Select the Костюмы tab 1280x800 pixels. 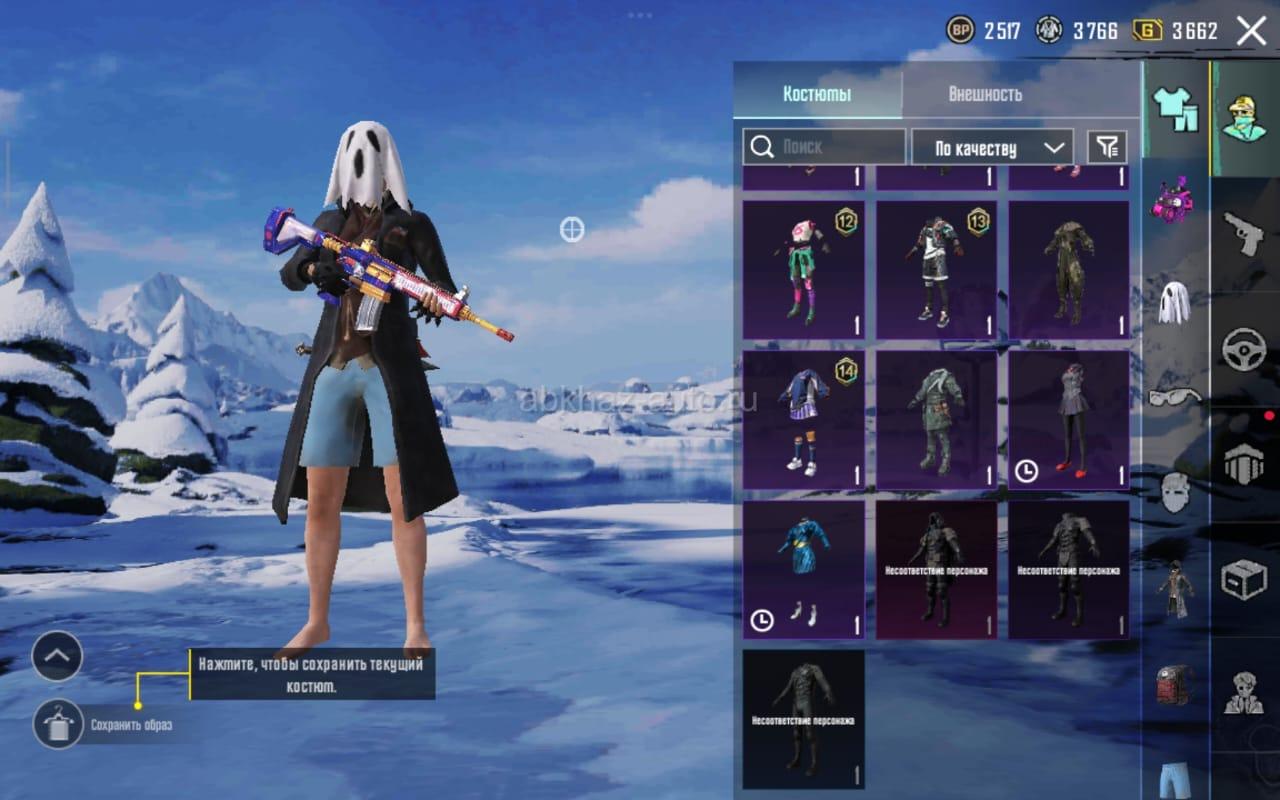817,95
